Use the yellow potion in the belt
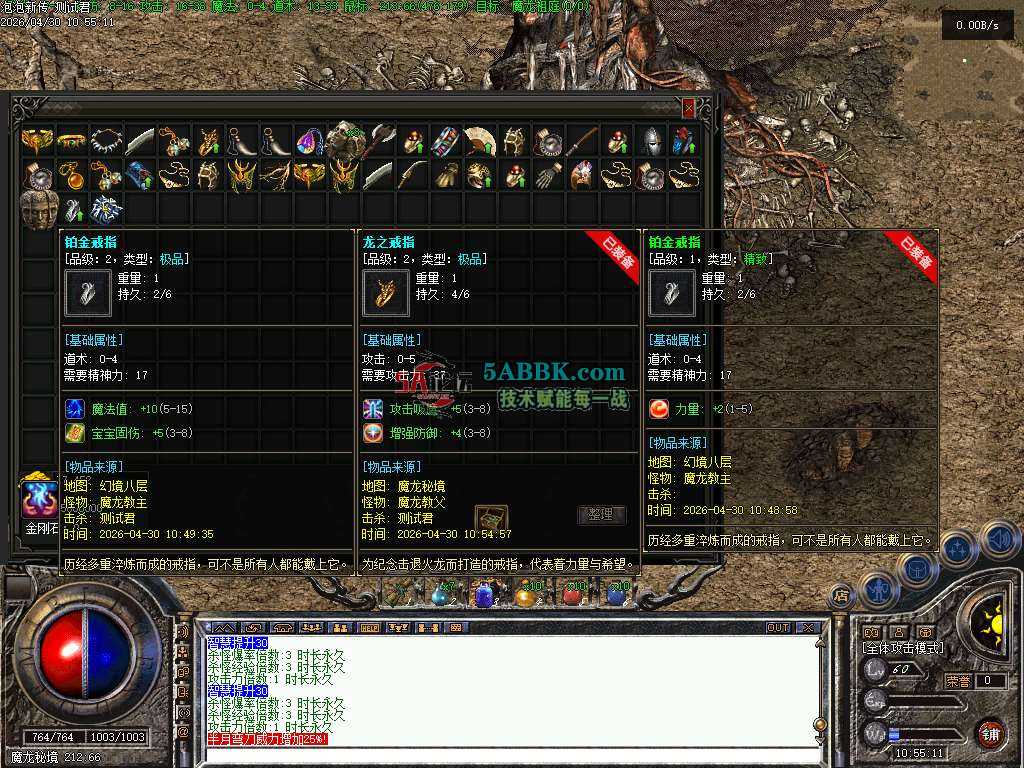 525,595
